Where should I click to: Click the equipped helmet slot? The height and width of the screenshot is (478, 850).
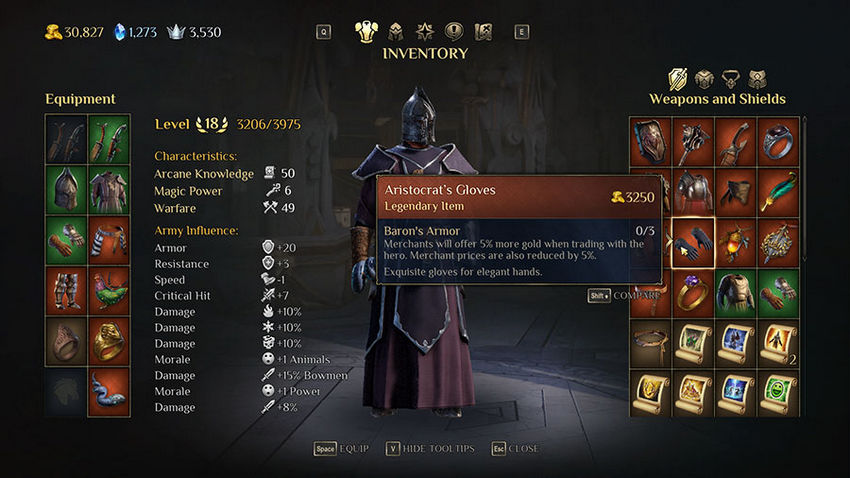point(65,187)
